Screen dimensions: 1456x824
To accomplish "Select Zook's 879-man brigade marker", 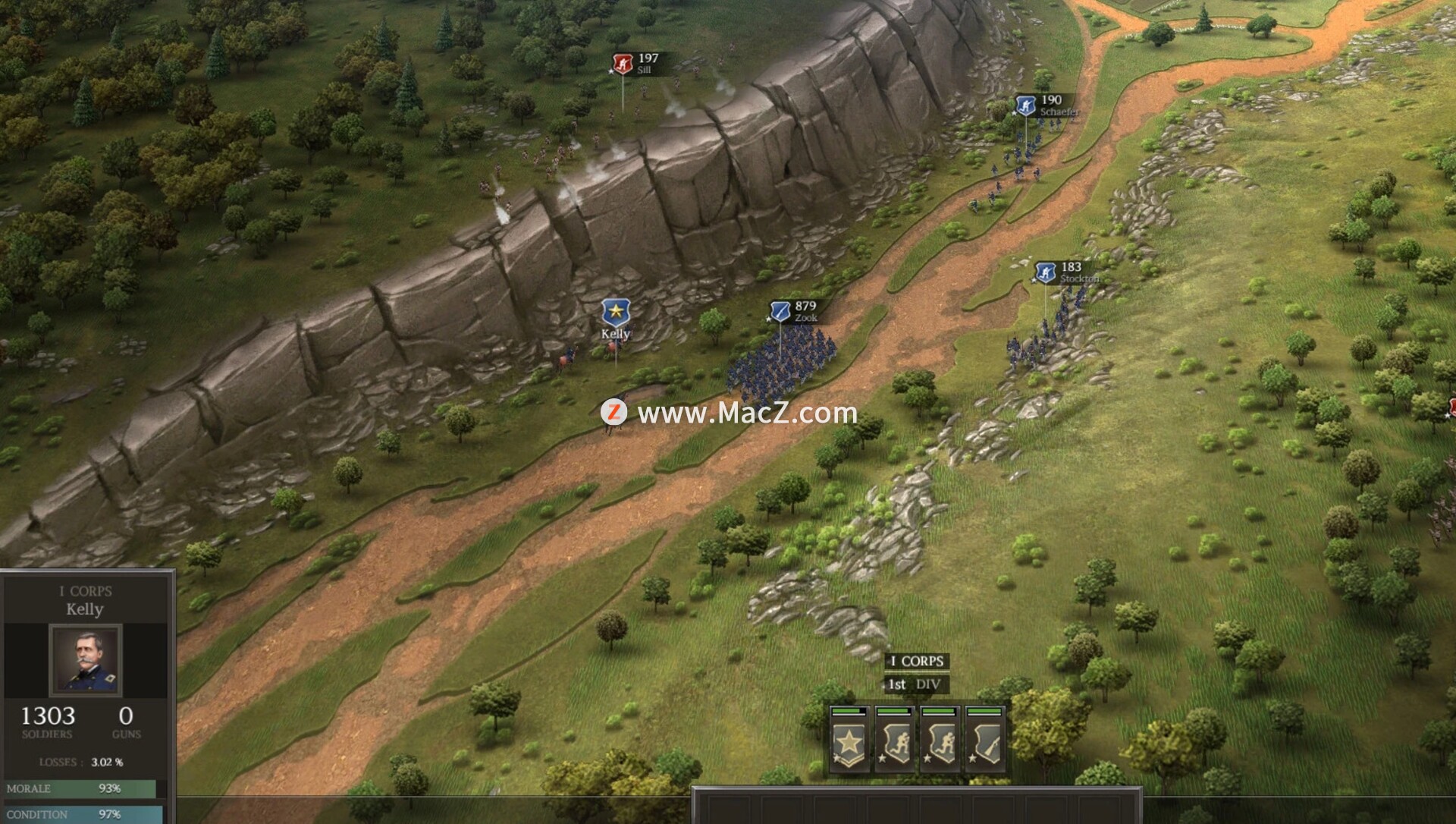I will [x=780, y=311].
